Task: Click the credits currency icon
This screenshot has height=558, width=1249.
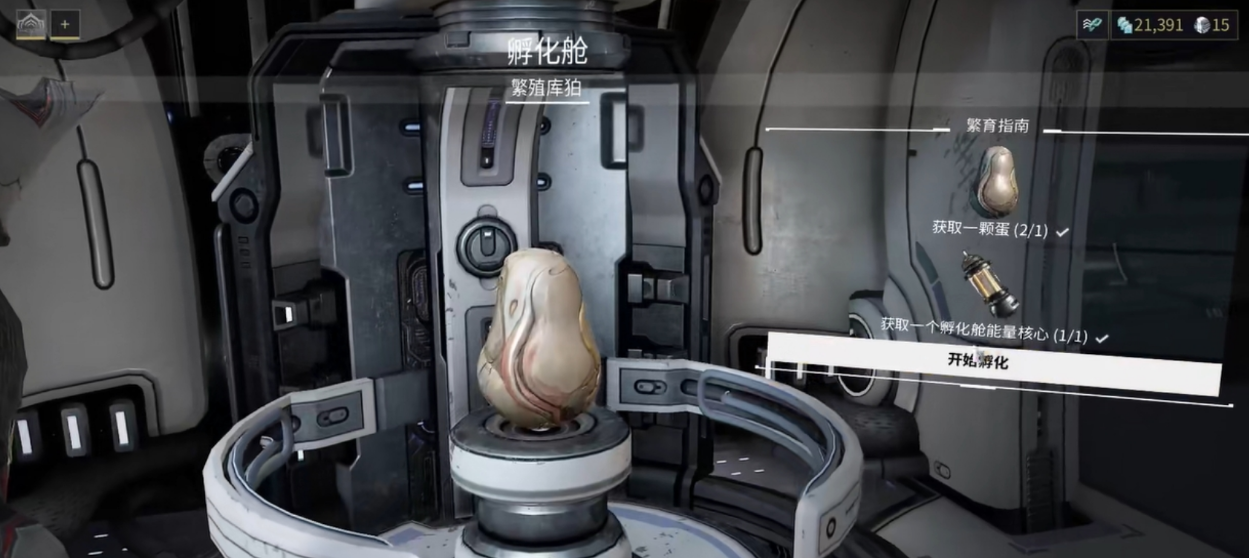Action: coord(1126,25)
